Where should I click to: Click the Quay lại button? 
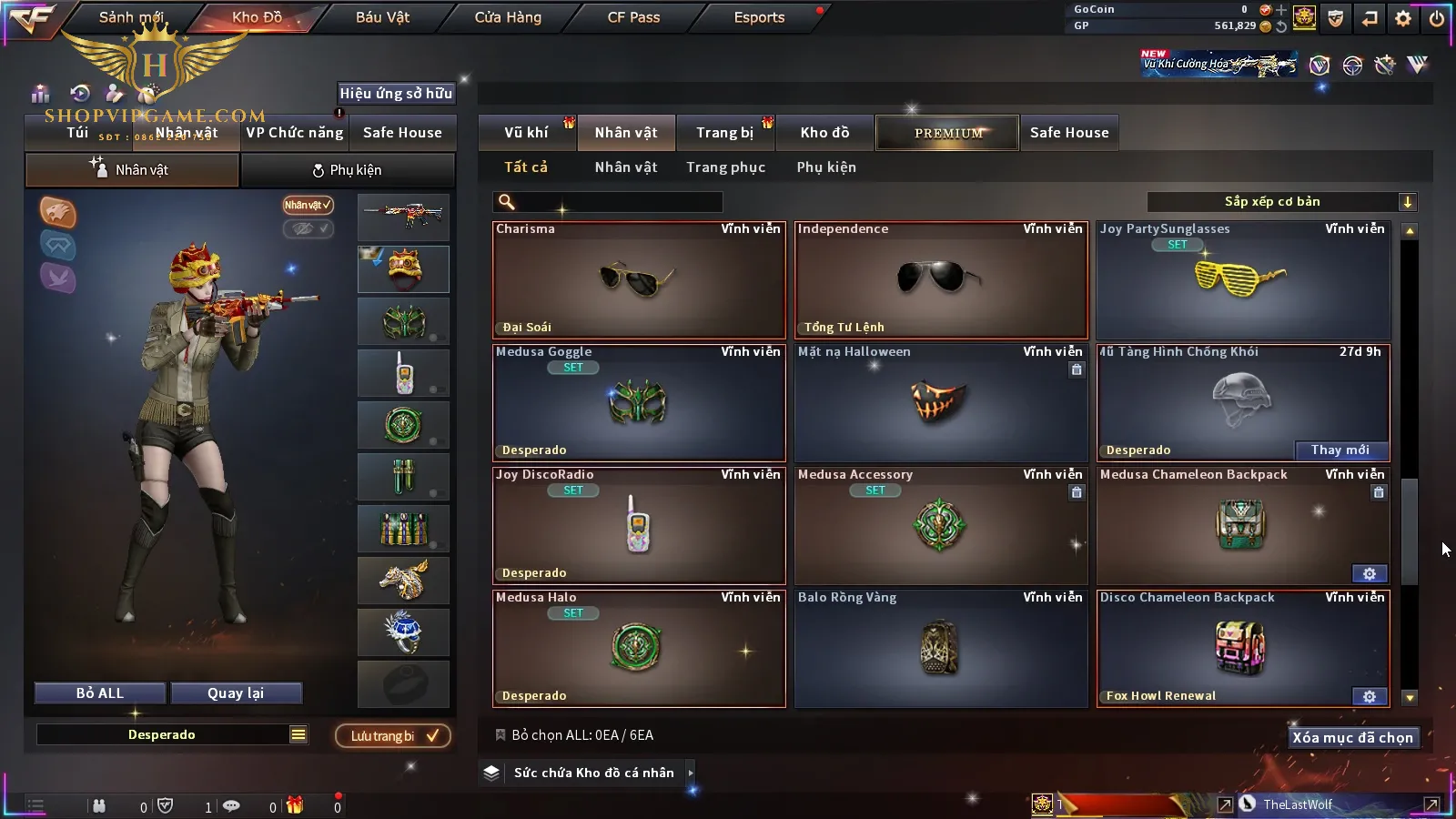tap(236, 693)
